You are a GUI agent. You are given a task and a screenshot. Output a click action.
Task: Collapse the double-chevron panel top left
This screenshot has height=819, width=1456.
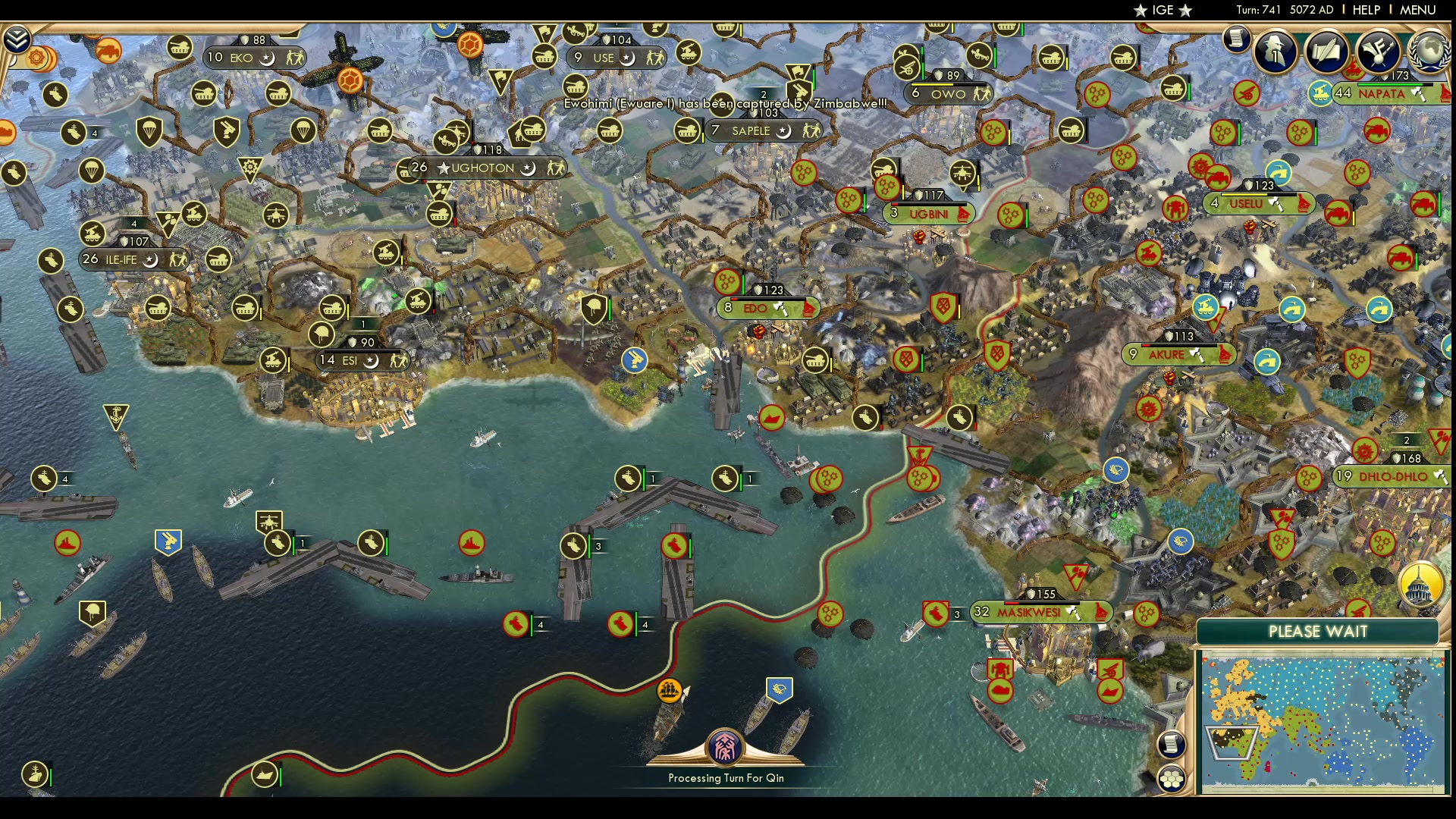coord(17,38)
